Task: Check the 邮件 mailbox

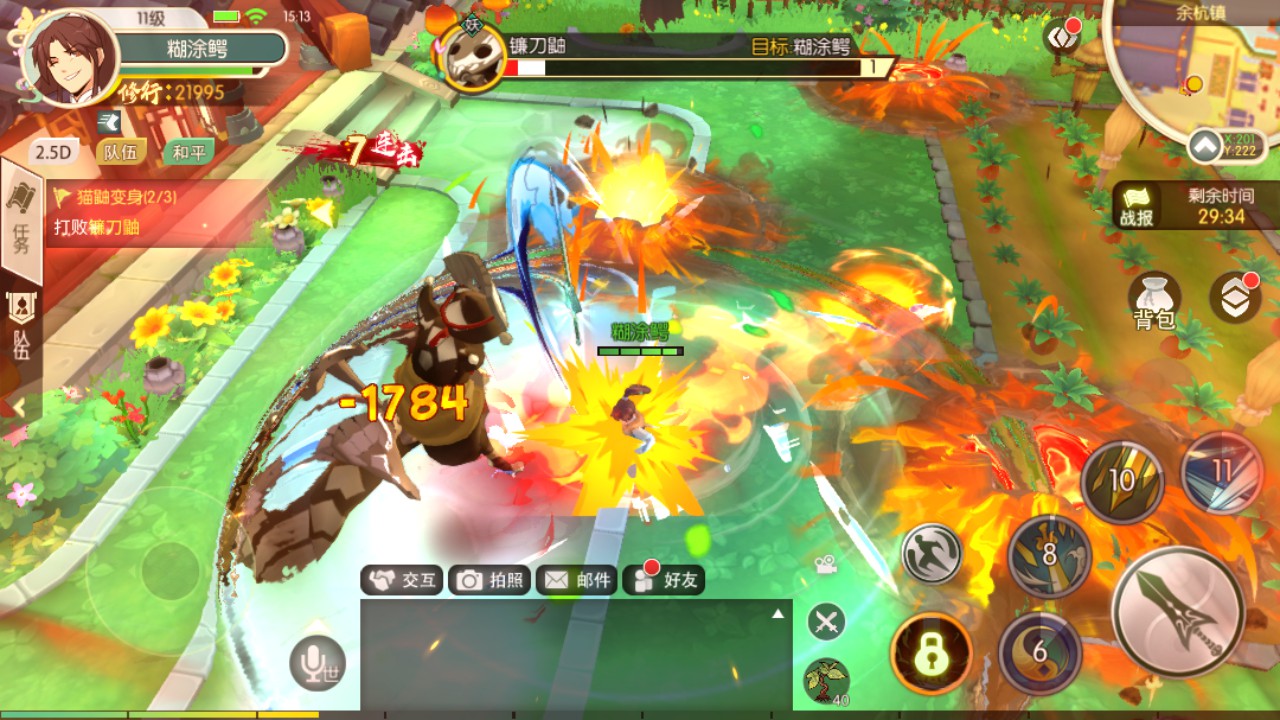Action: click(x=577, y=580)
